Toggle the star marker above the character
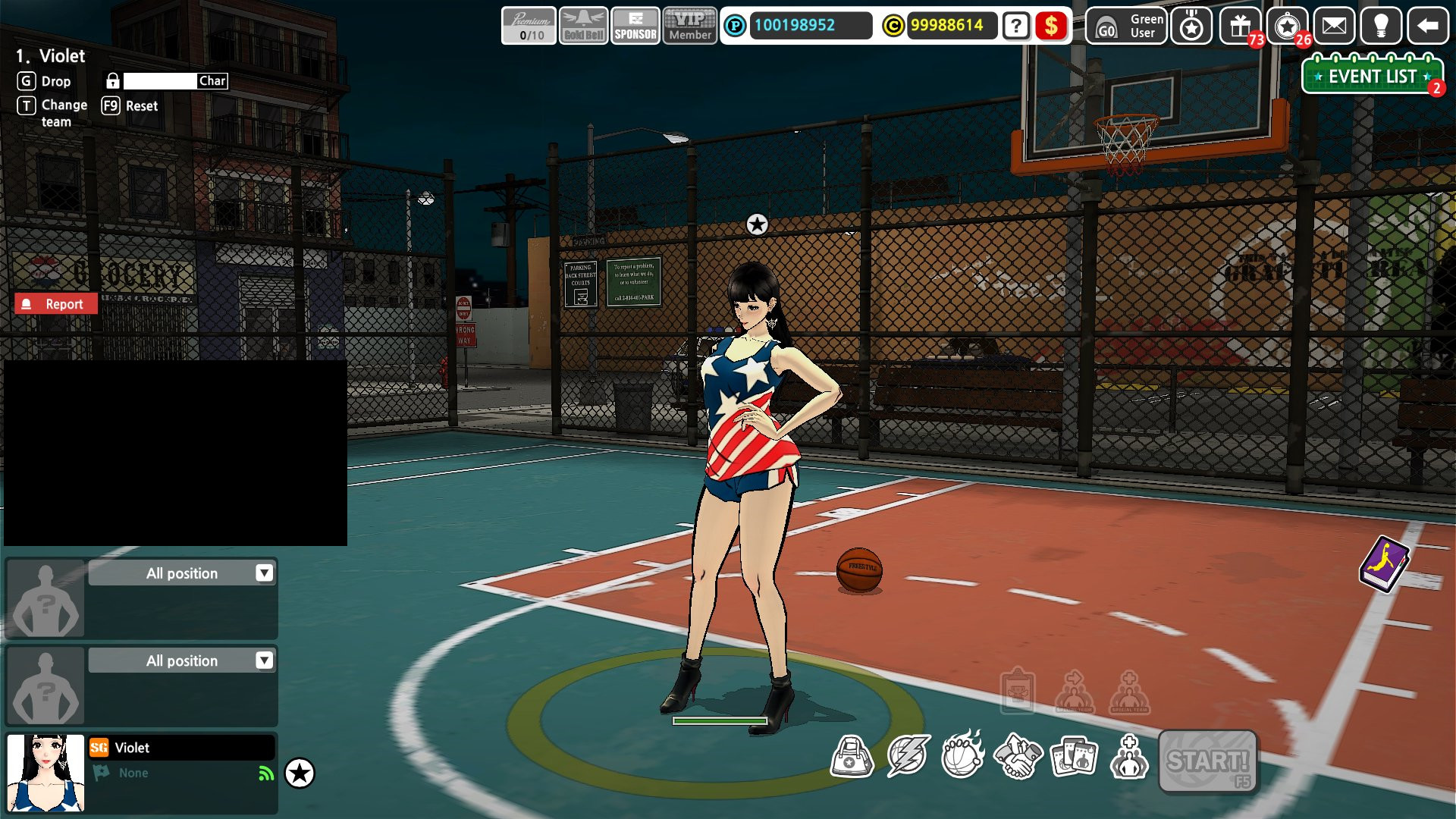This screenshot has height=819, width=1456. click(x=756, y=224)
